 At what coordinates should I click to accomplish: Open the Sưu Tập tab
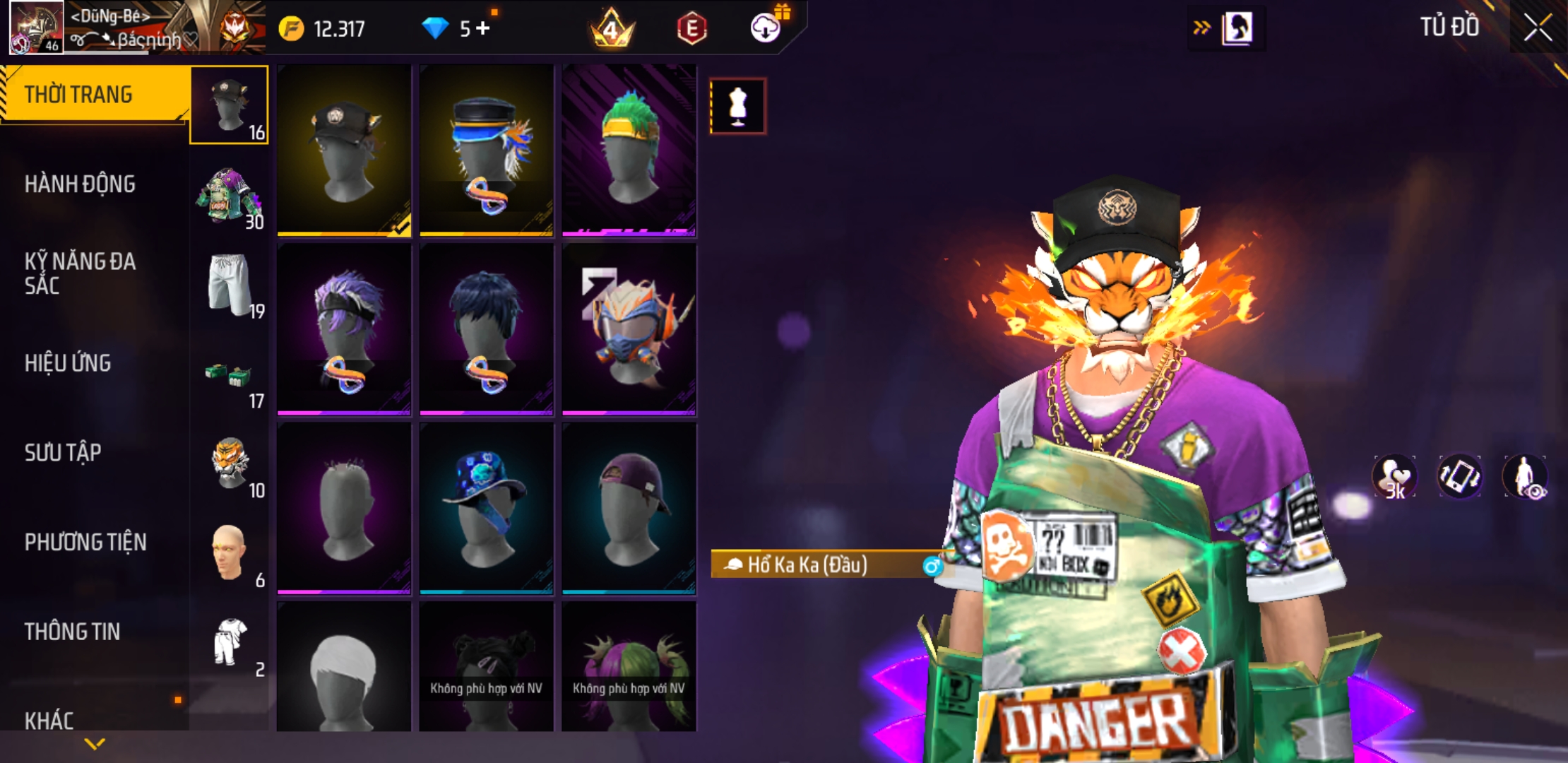click(x=63, y=453)
